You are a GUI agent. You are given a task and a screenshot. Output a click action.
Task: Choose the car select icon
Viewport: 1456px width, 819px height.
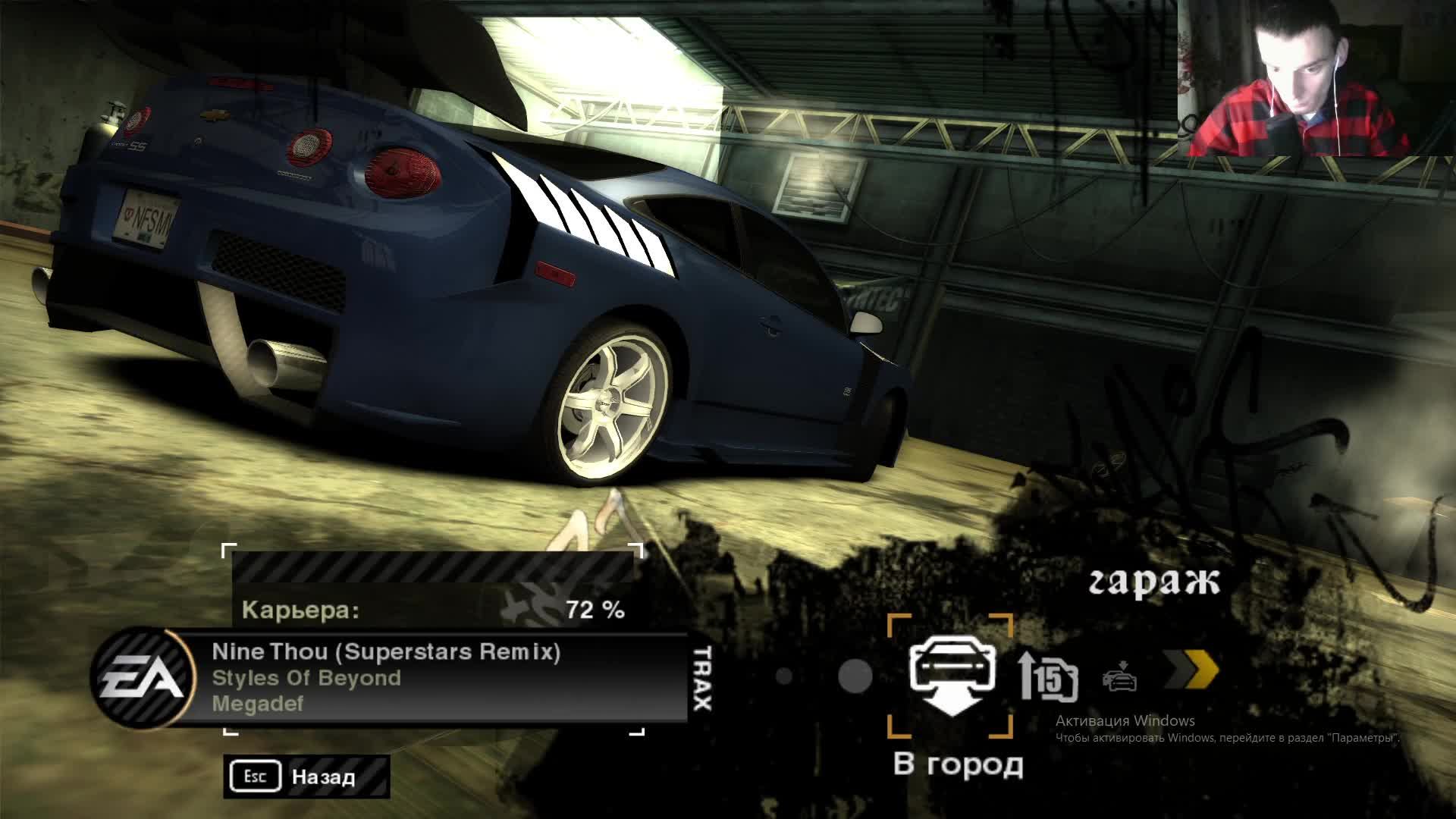[x=1119, y=676]
